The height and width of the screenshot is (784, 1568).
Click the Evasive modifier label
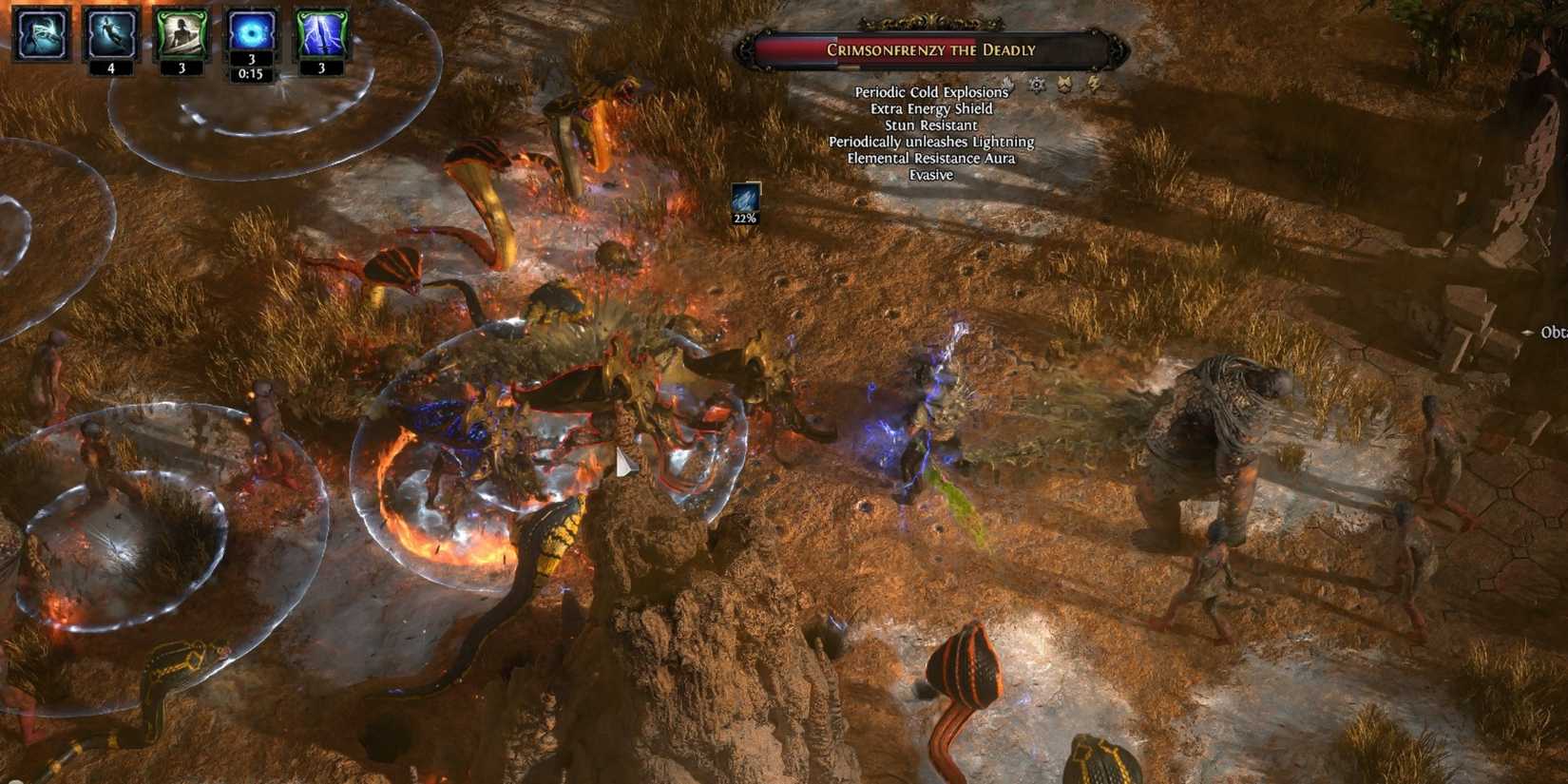click(x=930, y=175)
